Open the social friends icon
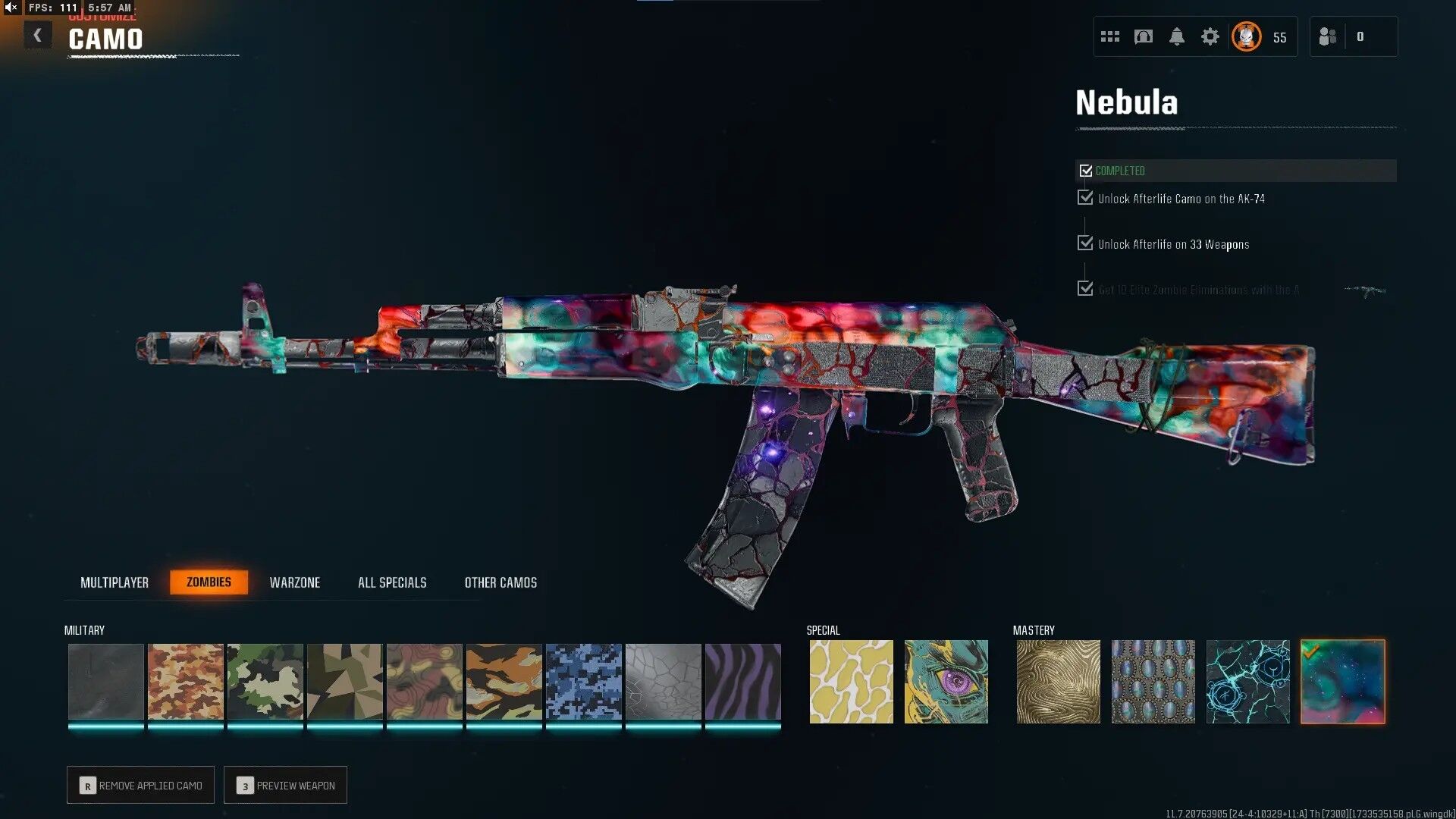 1328,36
